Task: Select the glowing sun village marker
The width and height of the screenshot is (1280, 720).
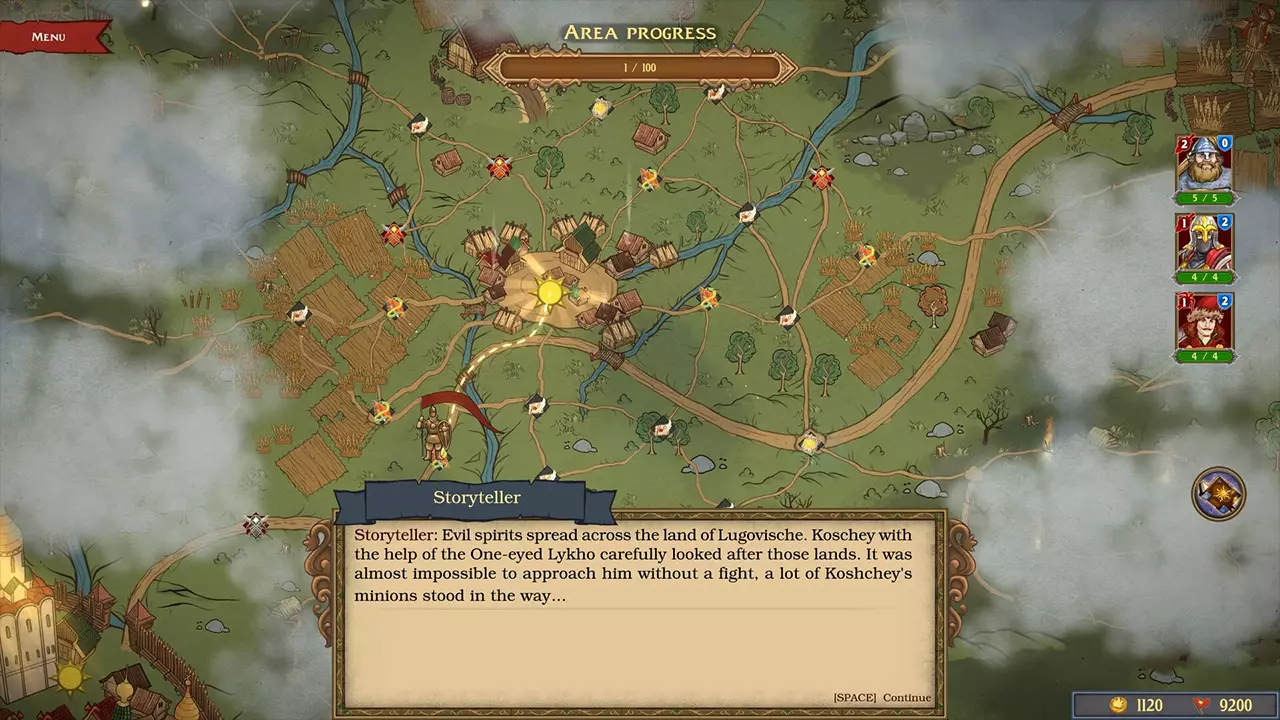Action: click(549, 292)
